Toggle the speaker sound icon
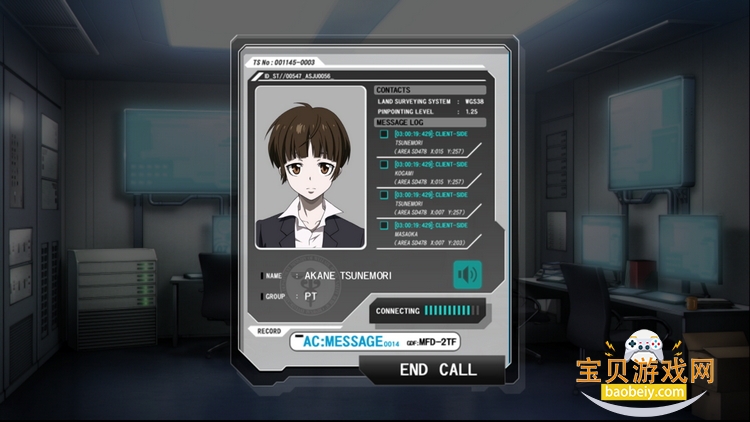750x422 pixels. tap(467, 274)
